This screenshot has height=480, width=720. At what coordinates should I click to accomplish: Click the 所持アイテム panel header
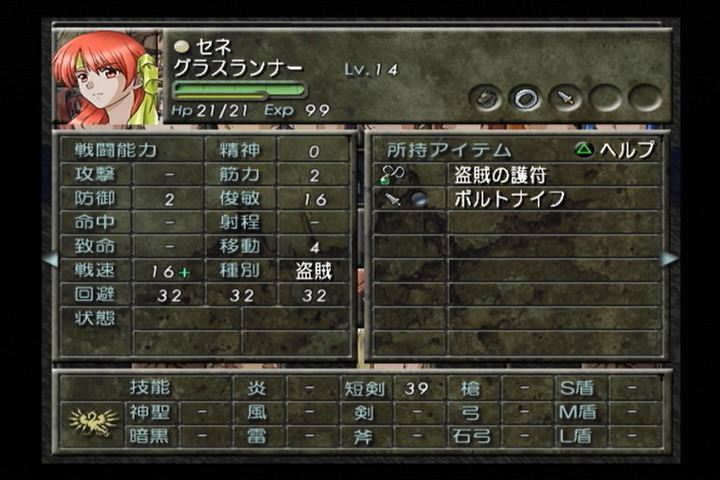(433, 149)
